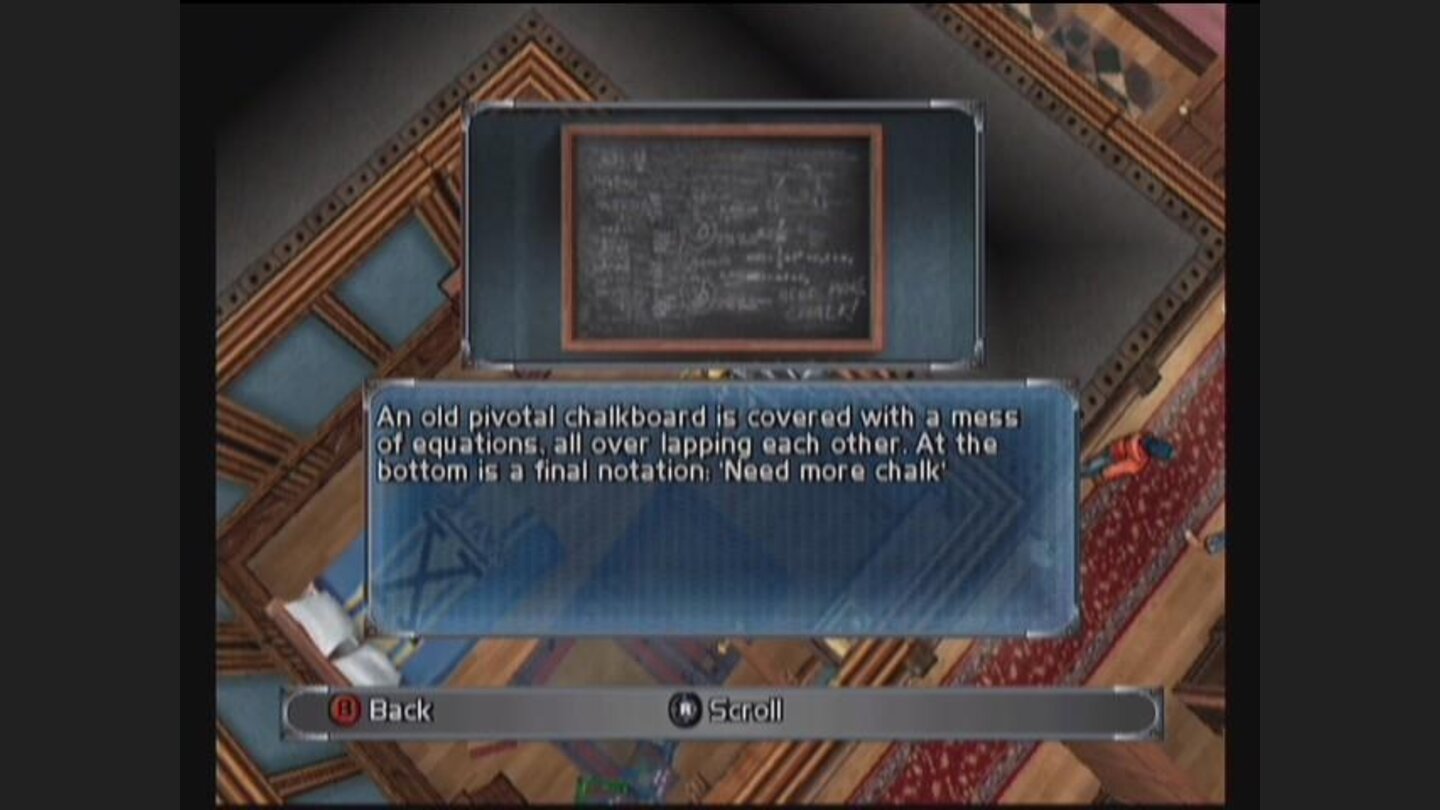Viewport: 1440px width, 810px height.
Task: Click the black R button icon beside Scroll
Action: tap(687, 710)
